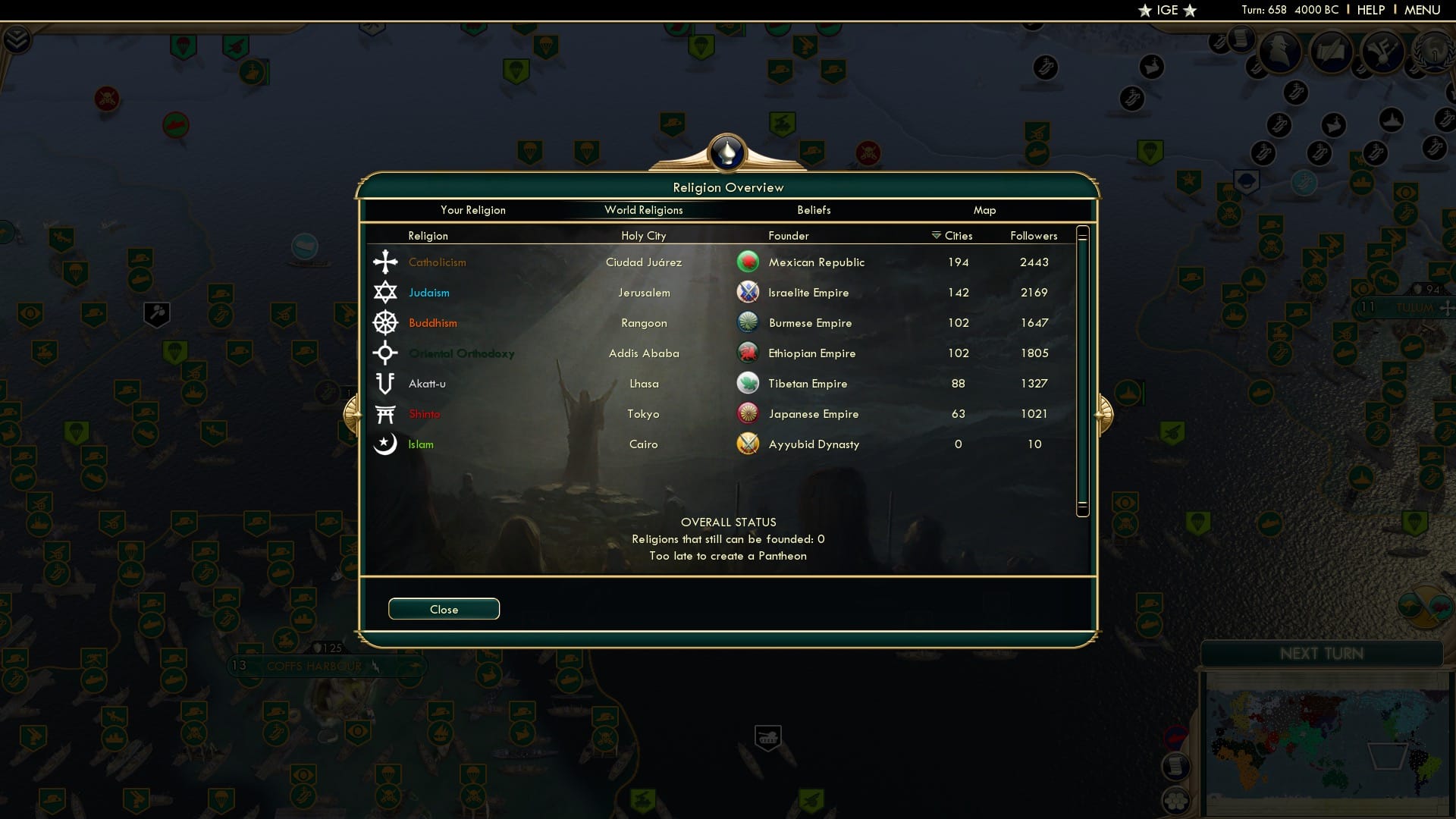Select the Japanese Empire rising sun emblem
This screenshot has width=1456, height=819.
point(749,413)
